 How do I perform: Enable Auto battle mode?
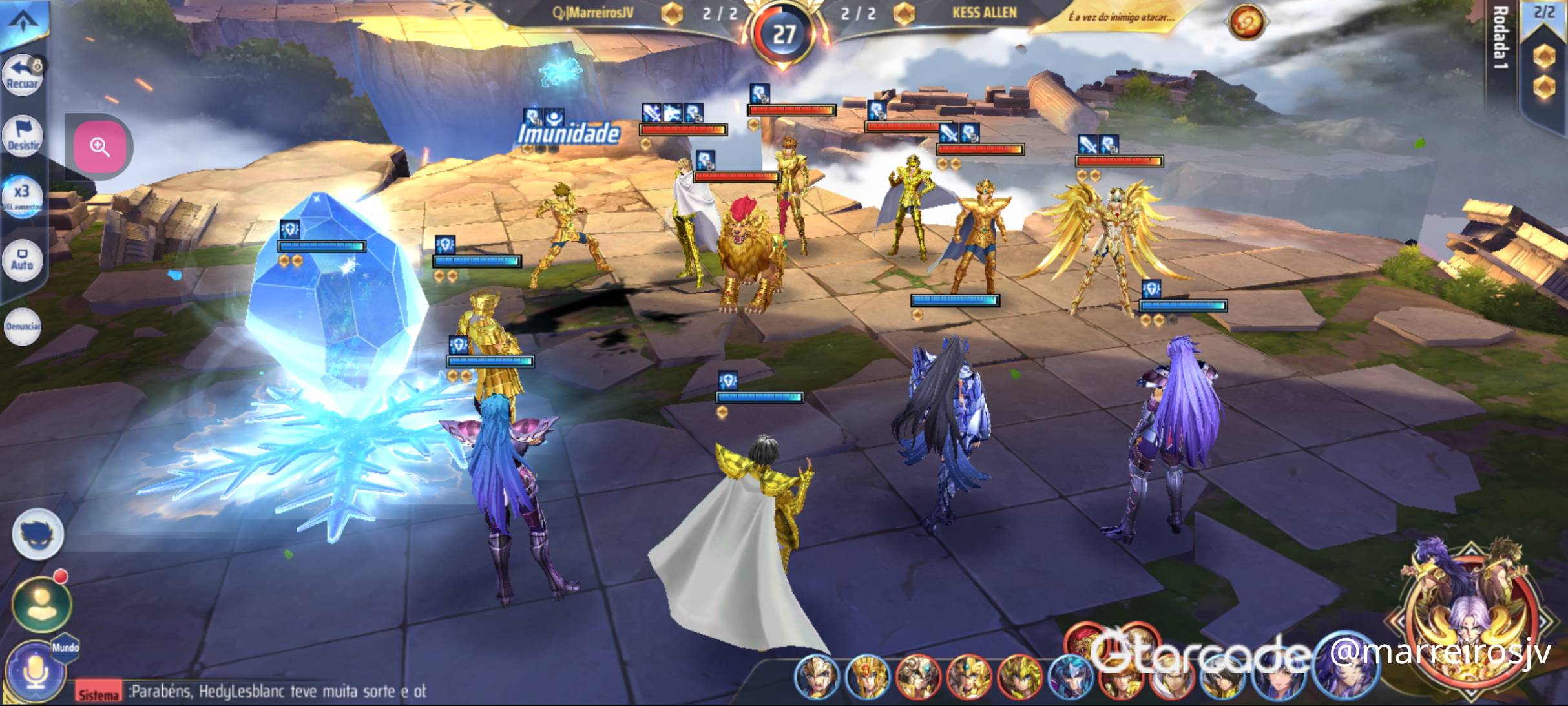point(22,260)
